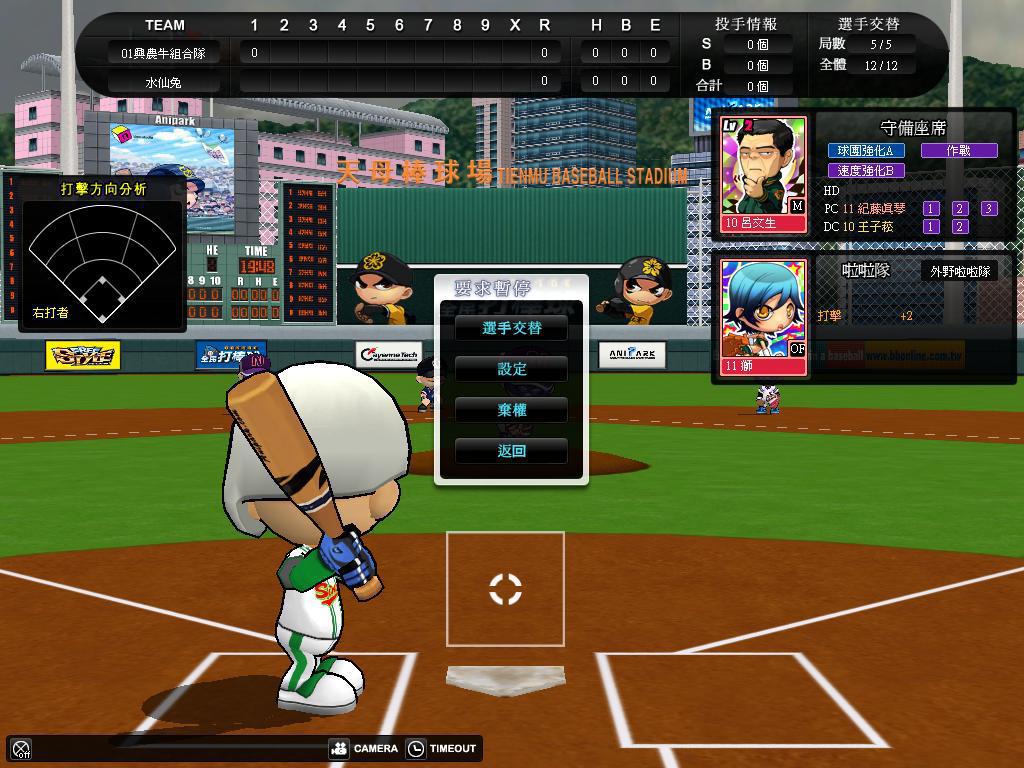The width and height of the screenshot is (1024, 768).
Task: Select the 速度強化B skill tag
Action: click(x=866, y=171)
